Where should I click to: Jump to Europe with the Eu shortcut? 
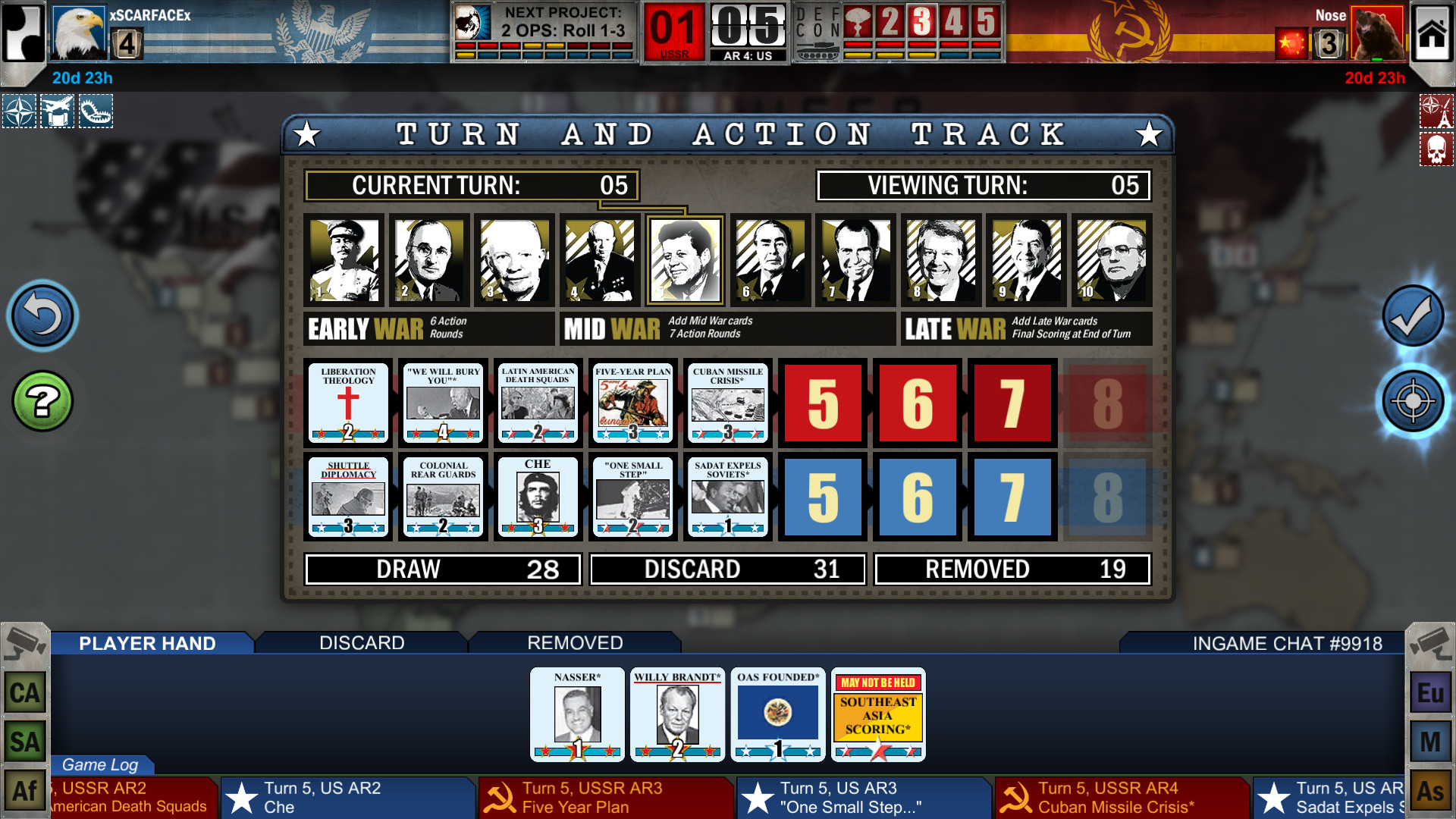pos(1432,692)
